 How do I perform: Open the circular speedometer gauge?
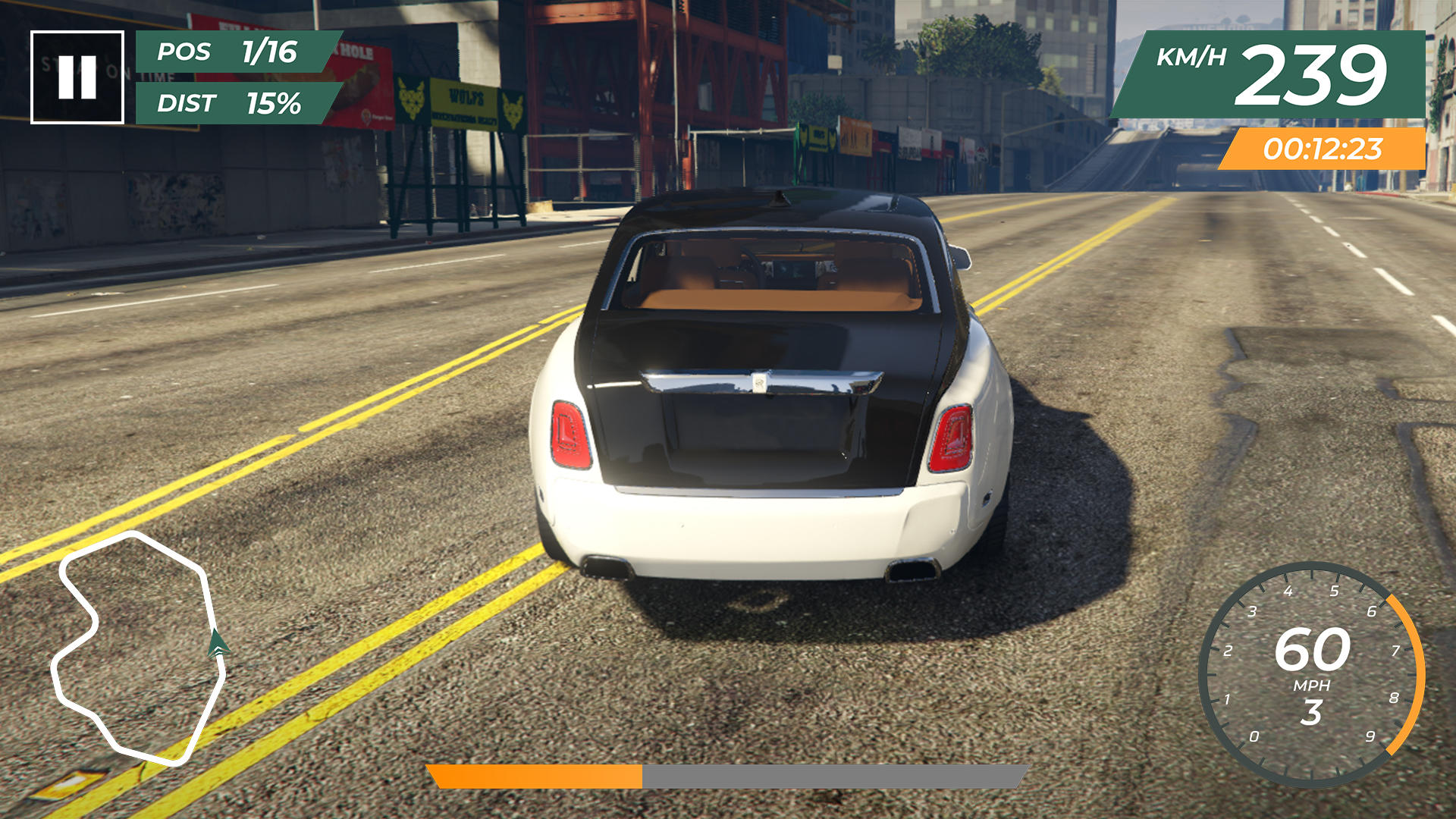pos(1315,675)
